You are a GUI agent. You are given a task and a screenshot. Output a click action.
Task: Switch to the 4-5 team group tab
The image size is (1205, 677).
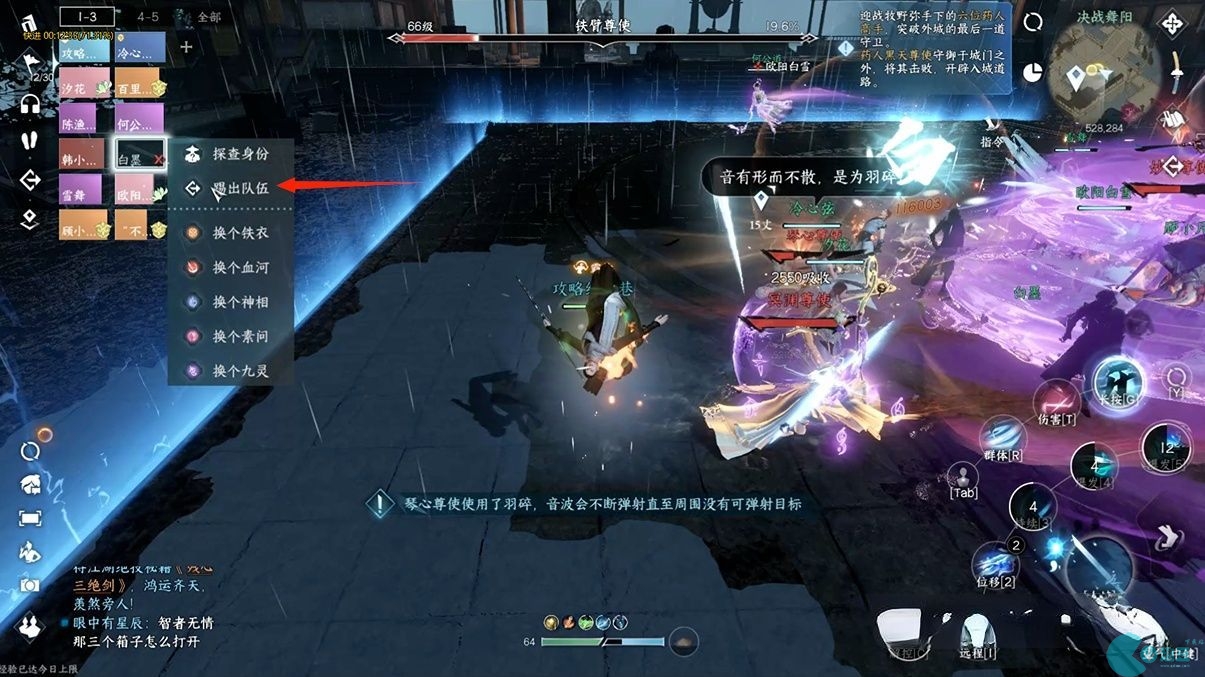pos(148,17)
